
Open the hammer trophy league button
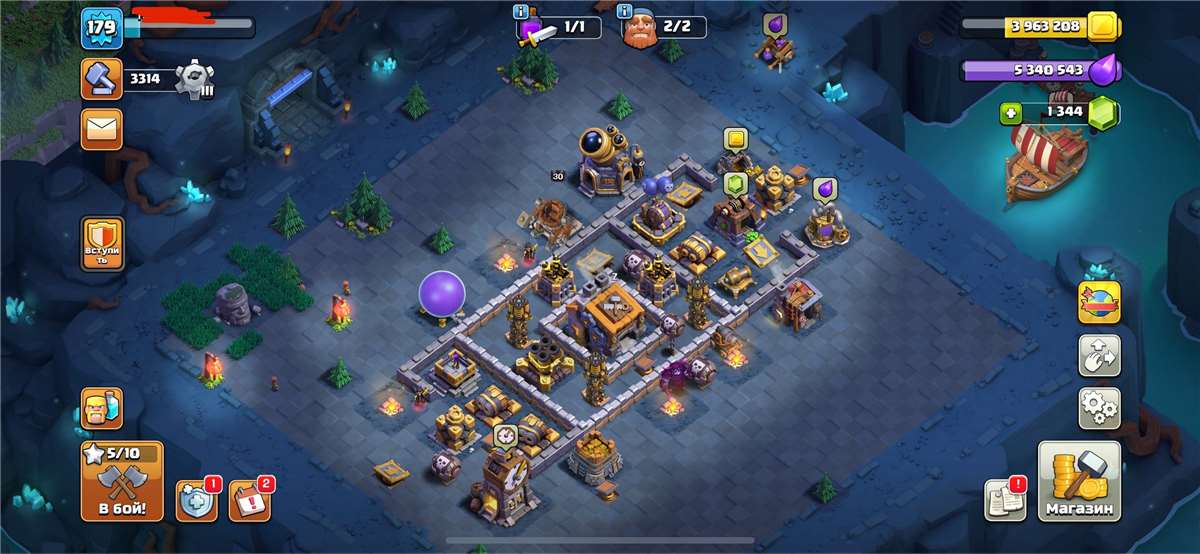click(x=101, y=78)
